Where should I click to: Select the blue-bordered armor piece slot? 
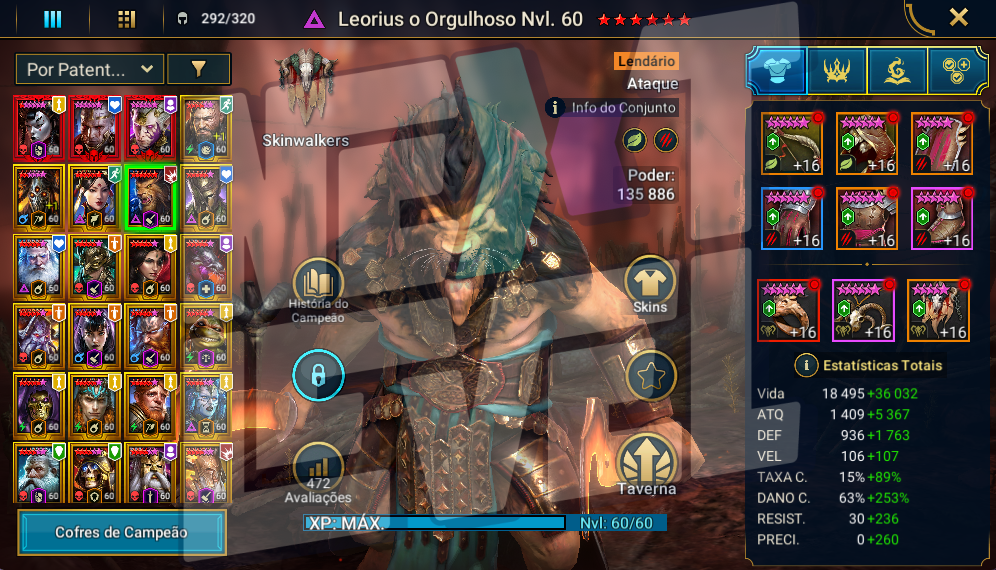pyautogui.click(x=791, y=217)
